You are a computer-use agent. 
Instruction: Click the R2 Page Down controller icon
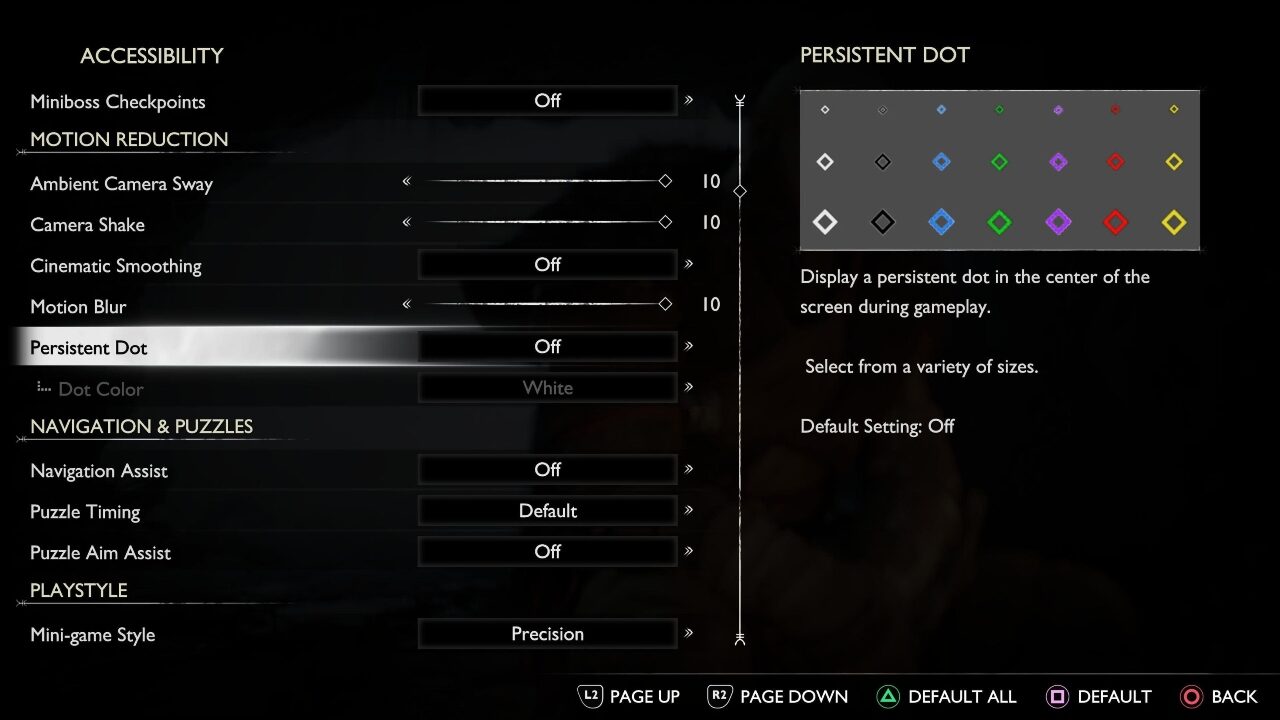(x=719, y=696)
